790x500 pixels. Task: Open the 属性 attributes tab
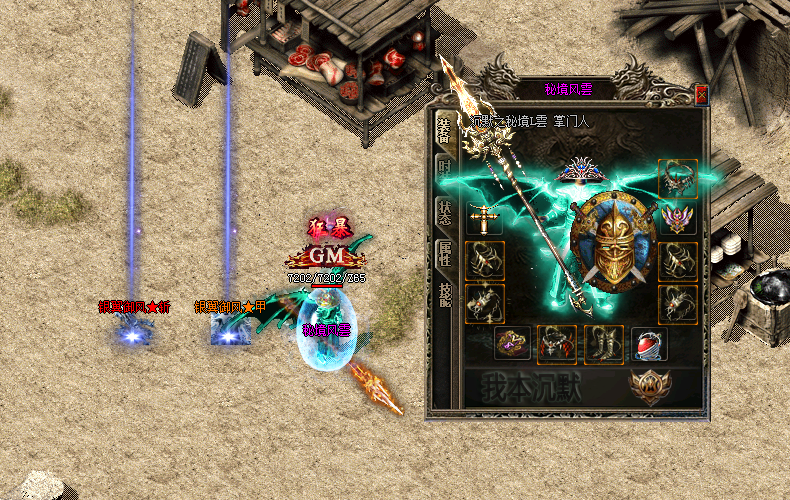pyautogui.click(x=444, y=252)
